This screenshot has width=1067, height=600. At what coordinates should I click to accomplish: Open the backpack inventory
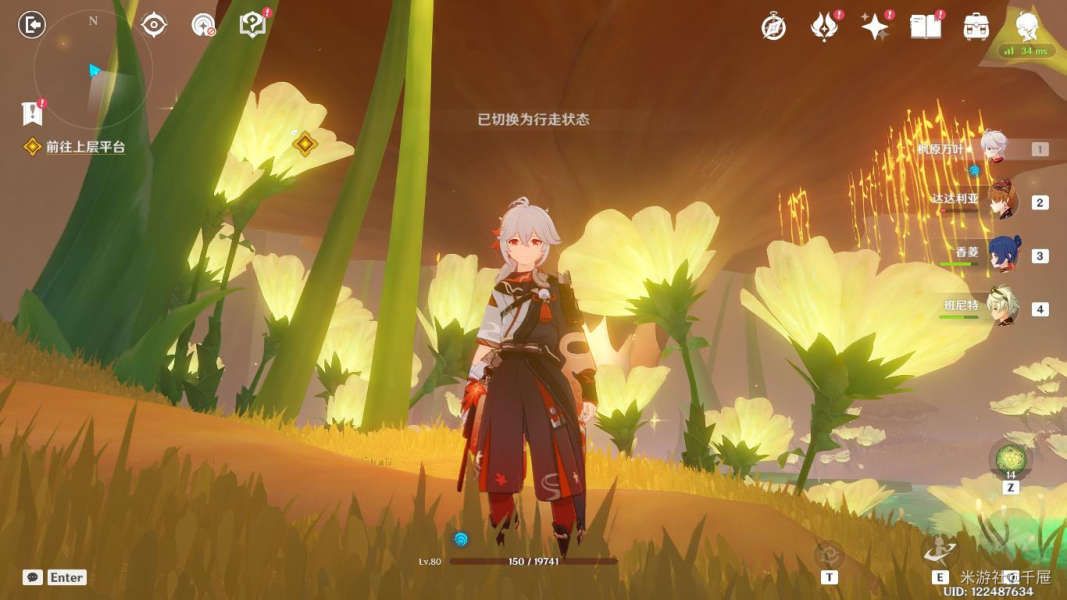tap(977, 27)
